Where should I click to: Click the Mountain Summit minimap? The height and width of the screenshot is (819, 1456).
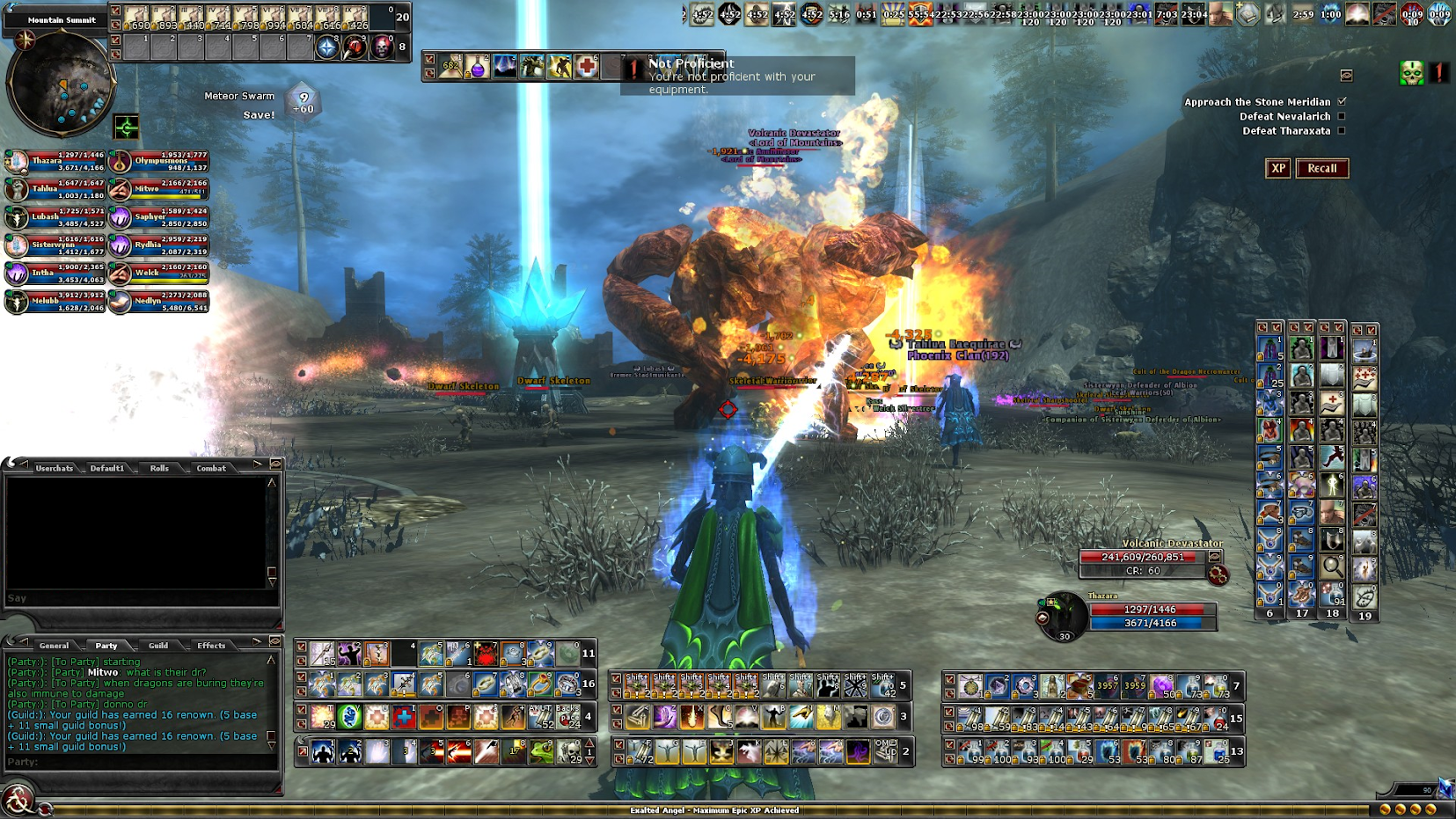pyautogui.click(x=60, y=84)
